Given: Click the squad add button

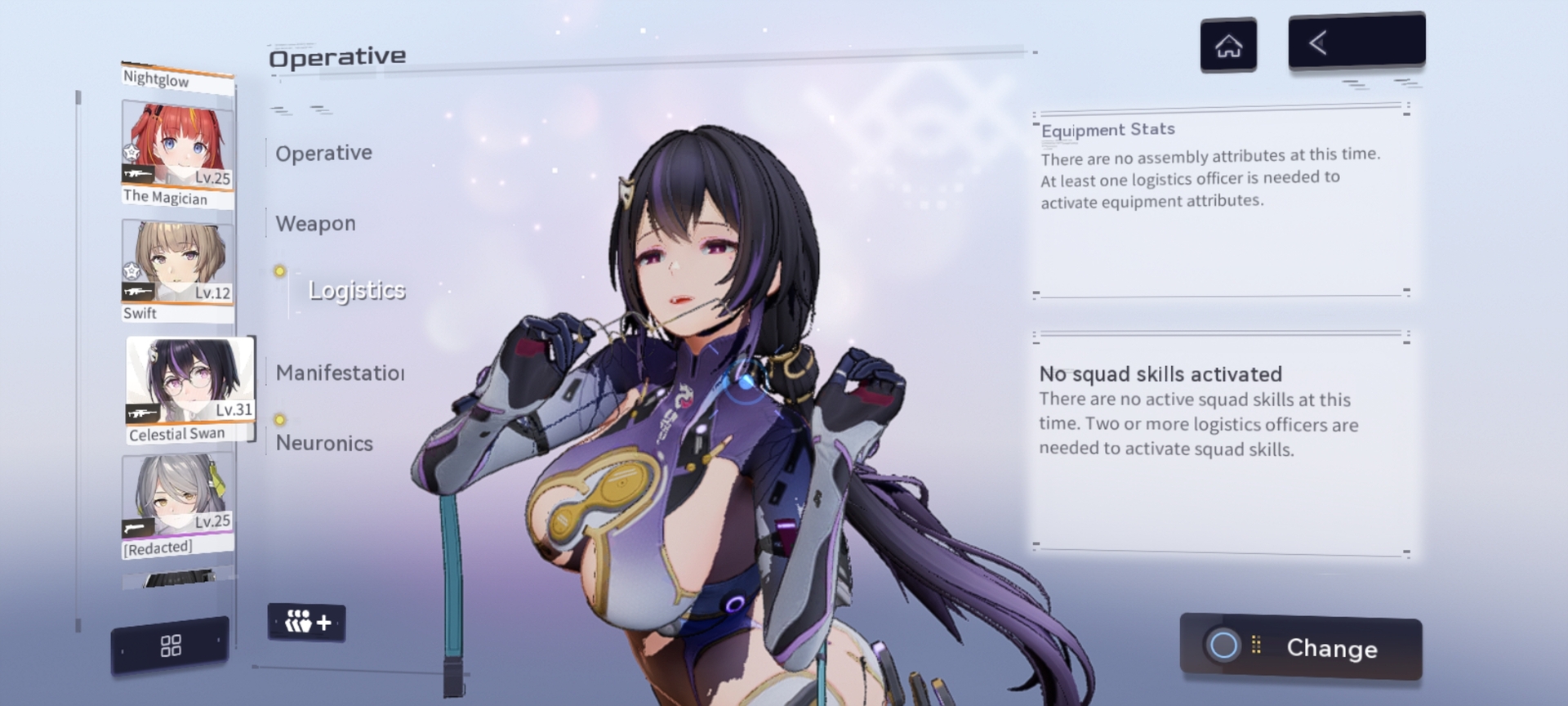Looking at the screenshot, I should 307,623.
